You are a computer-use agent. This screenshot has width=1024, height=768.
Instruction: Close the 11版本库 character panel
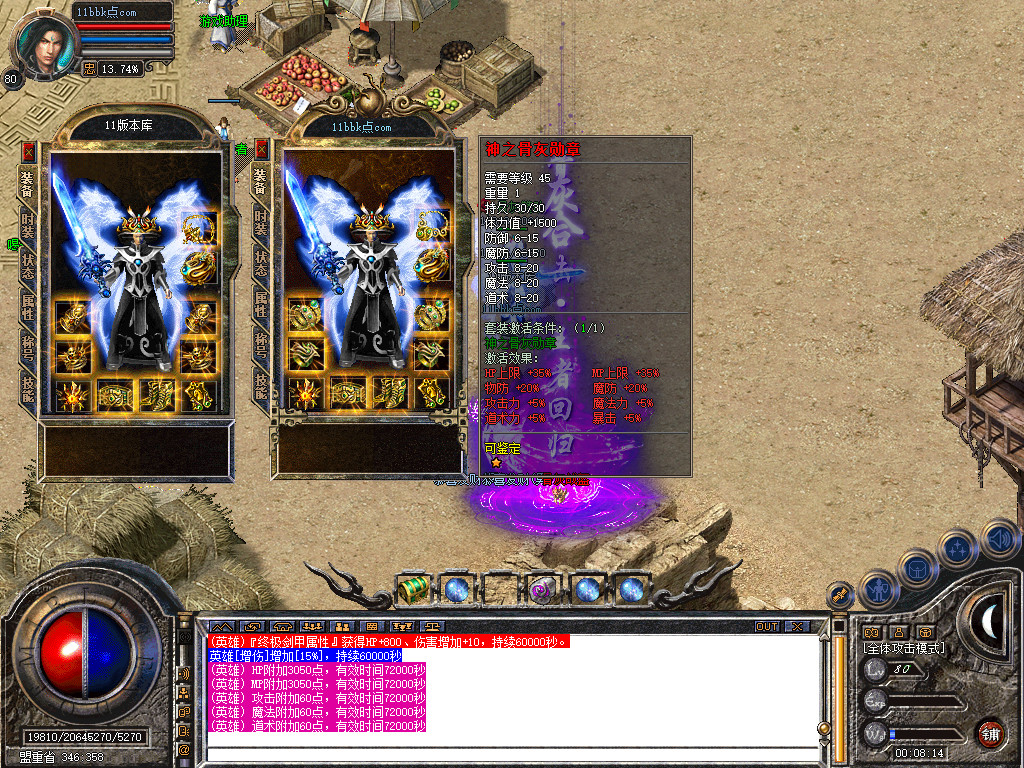pos(28,151)
